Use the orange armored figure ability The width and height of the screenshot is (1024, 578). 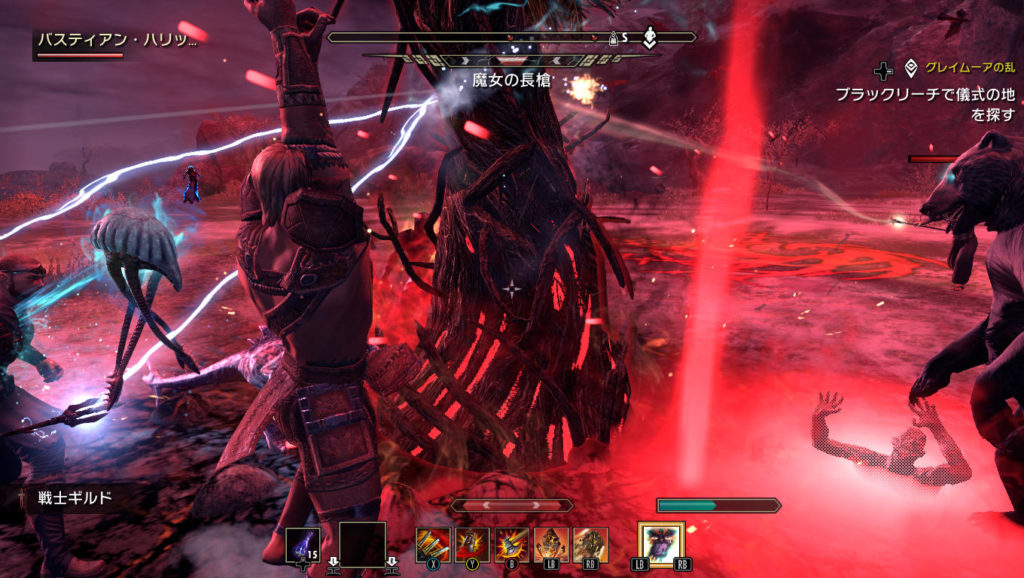pos(551,543)
